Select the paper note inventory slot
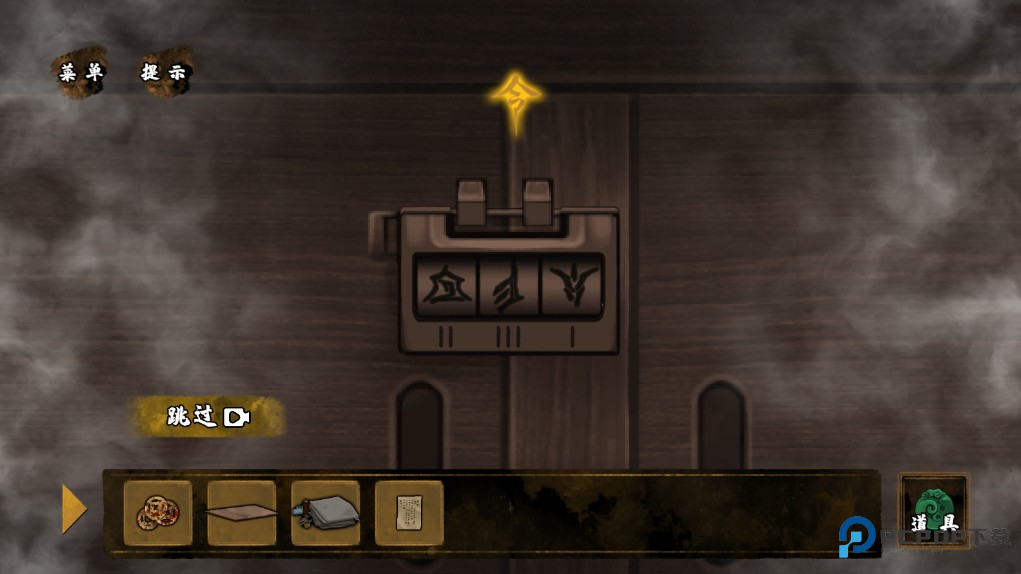The image size is (1021, 574). point(409,513)
